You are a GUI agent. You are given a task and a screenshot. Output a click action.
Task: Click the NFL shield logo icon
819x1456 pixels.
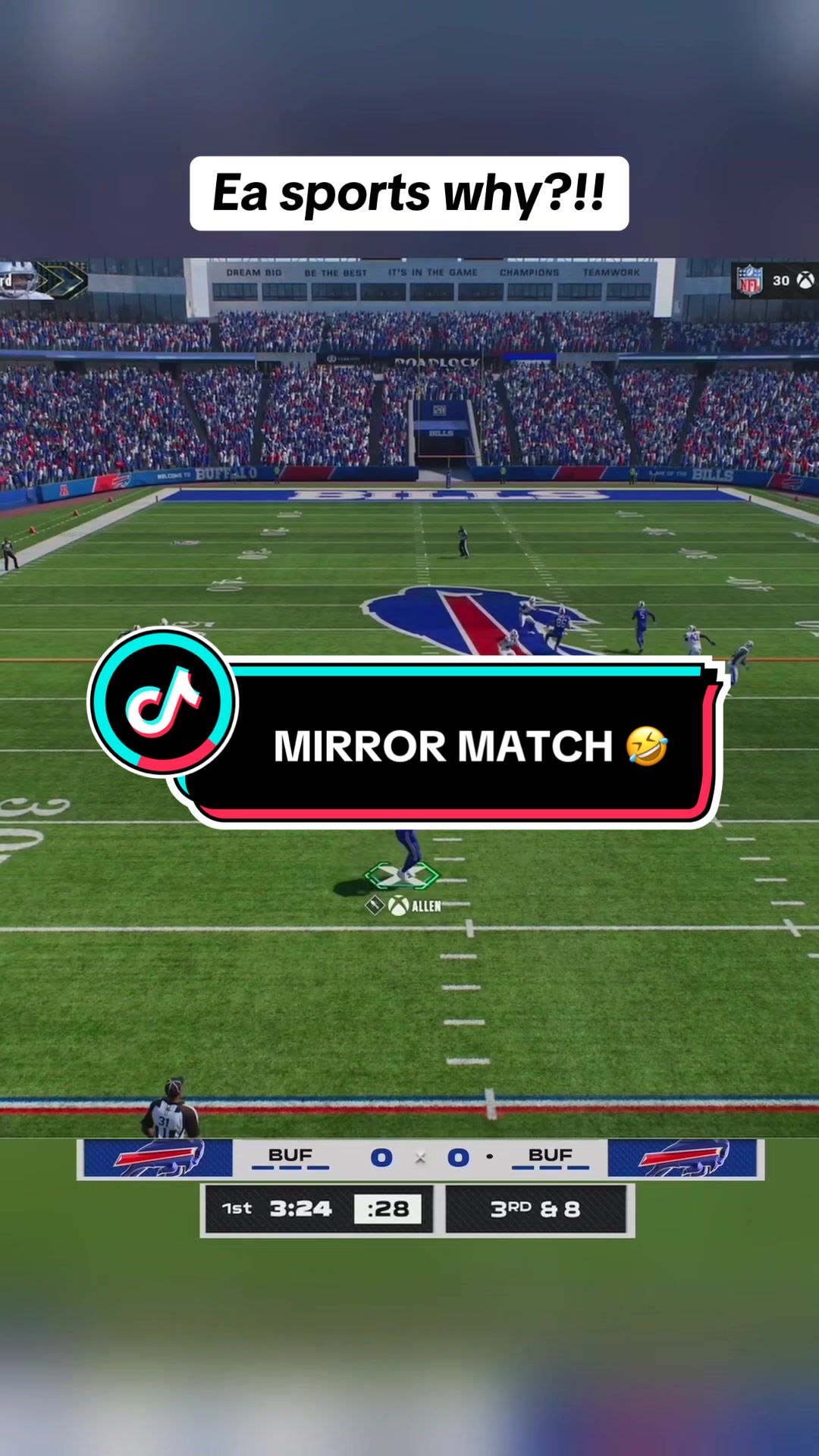coord(749,281)
